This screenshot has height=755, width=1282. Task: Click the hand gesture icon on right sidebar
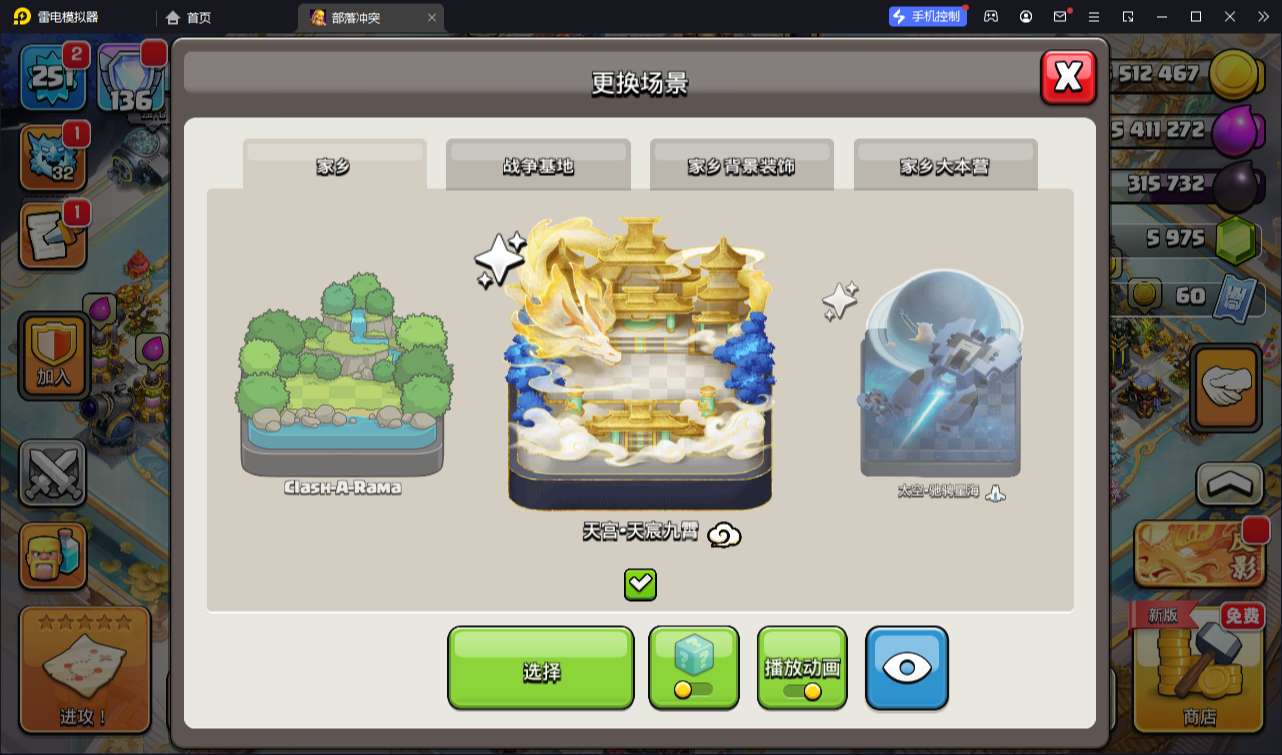(1225, 385)
